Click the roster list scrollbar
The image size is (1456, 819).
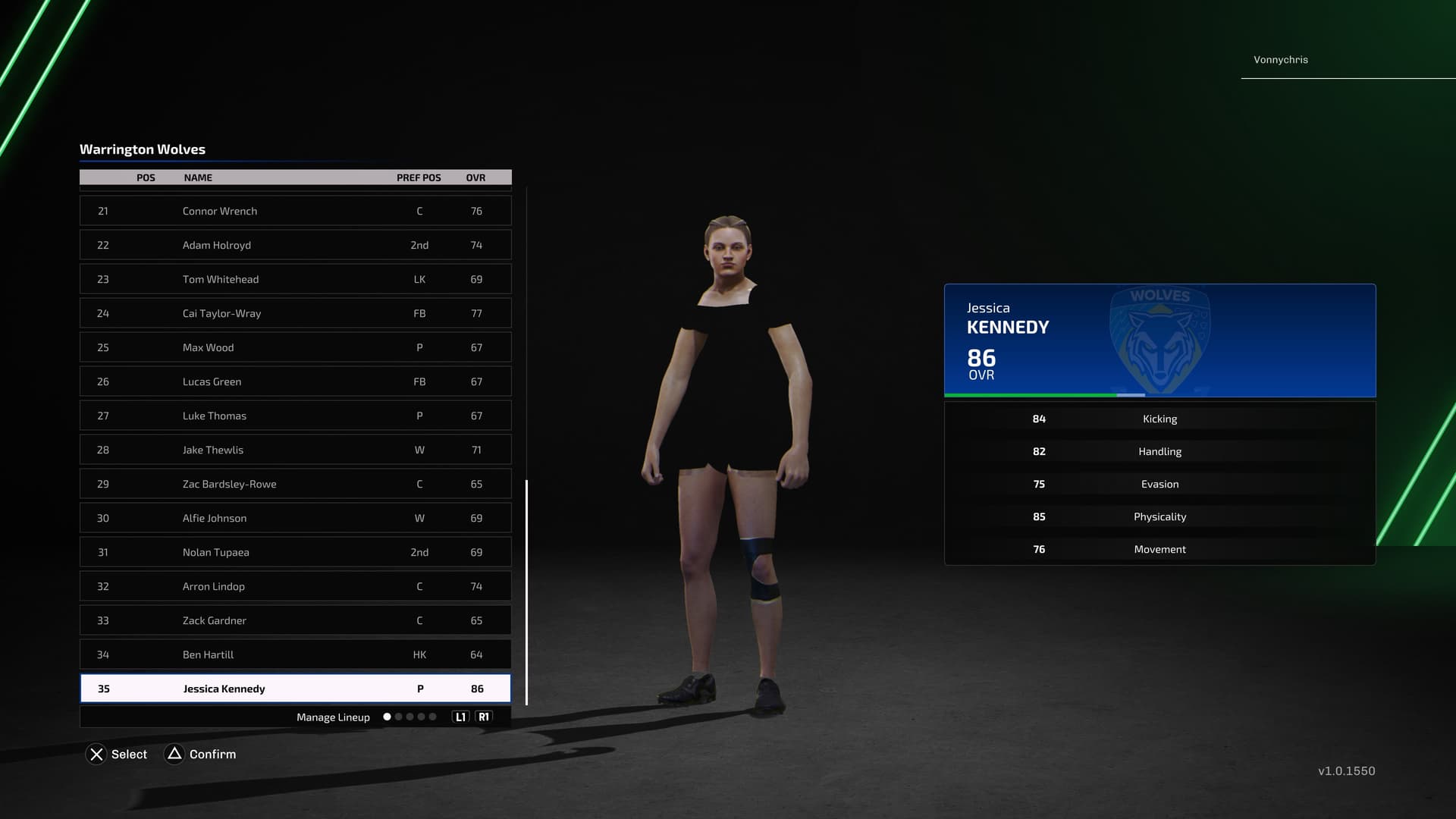(x=526, y=591)
